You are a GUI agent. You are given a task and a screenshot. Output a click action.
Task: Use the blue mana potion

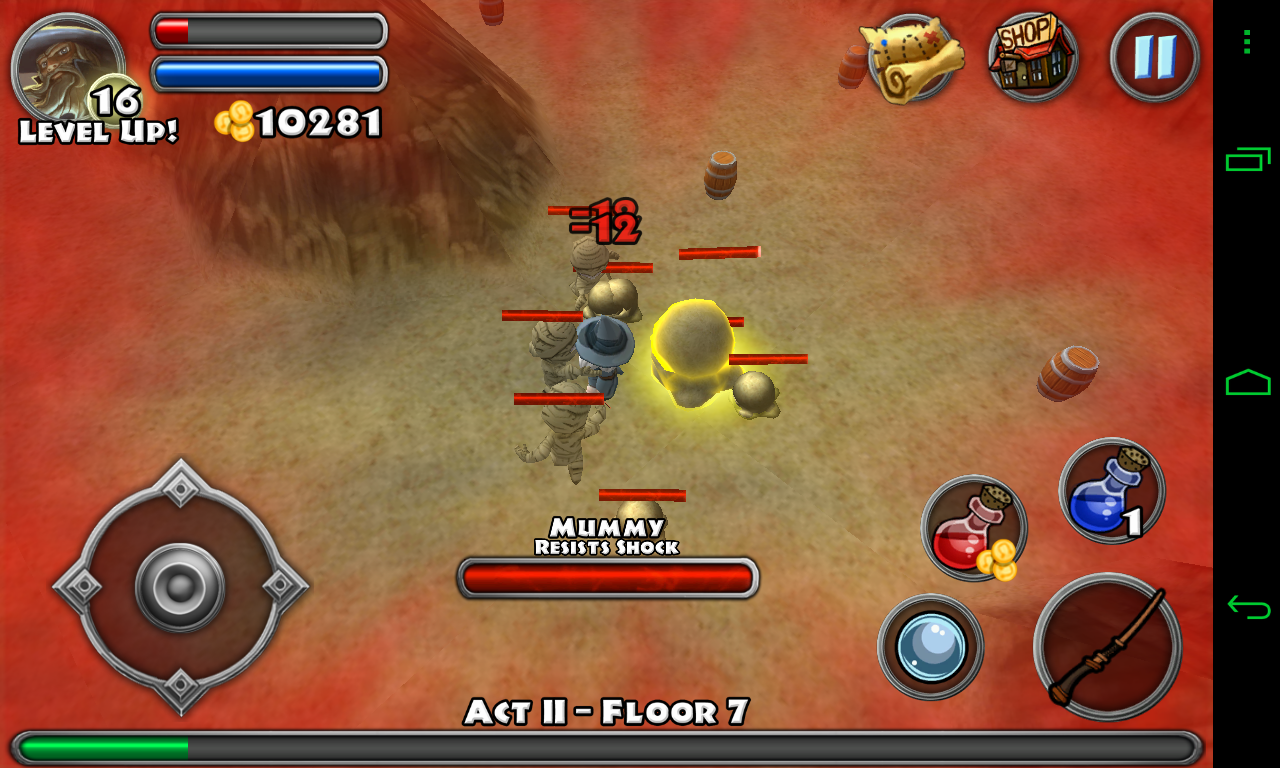(x=1111, y=491)
